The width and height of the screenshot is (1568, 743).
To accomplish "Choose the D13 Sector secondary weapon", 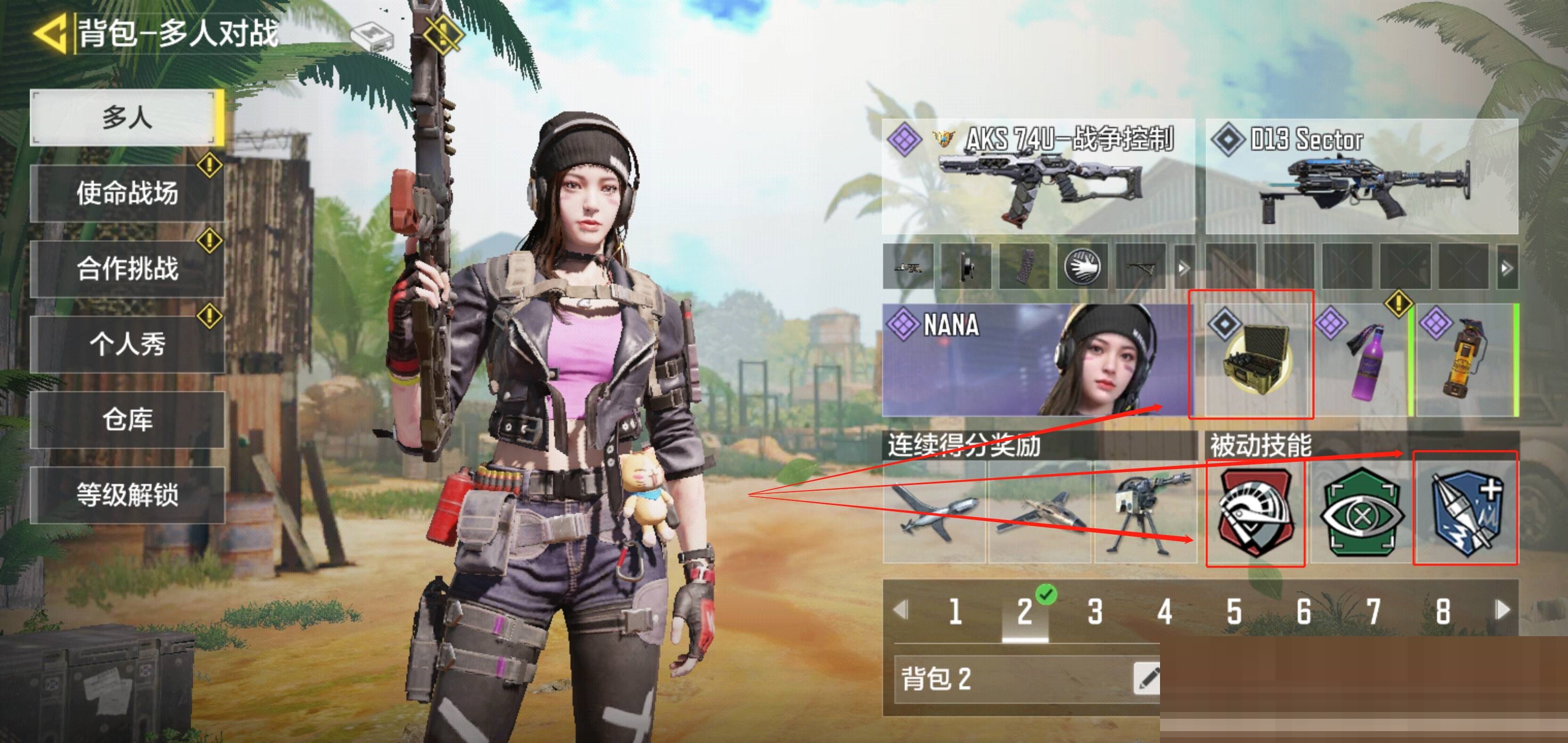I will pos(1362,176).
